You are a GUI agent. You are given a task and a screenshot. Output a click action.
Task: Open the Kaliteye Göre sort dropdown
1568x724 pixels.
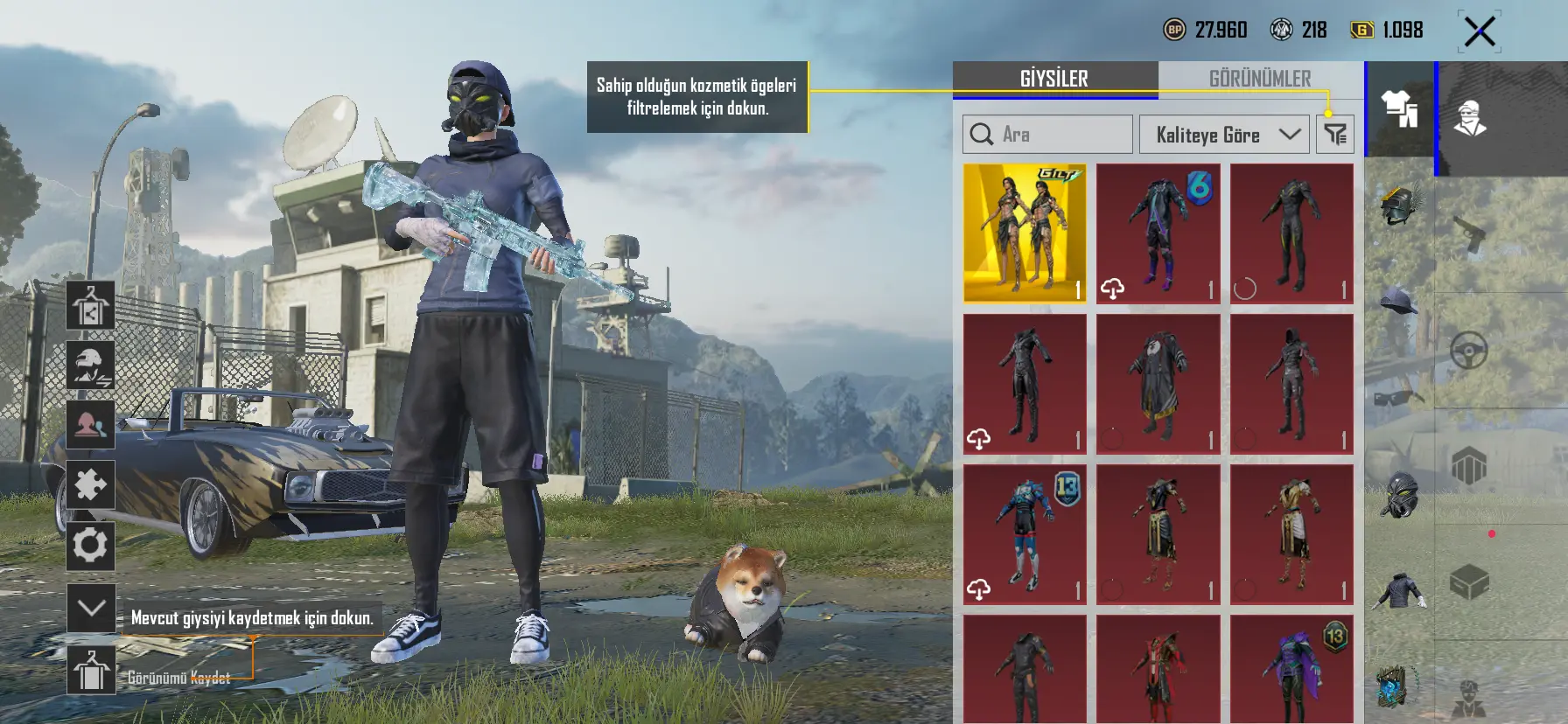point(1224,135)
